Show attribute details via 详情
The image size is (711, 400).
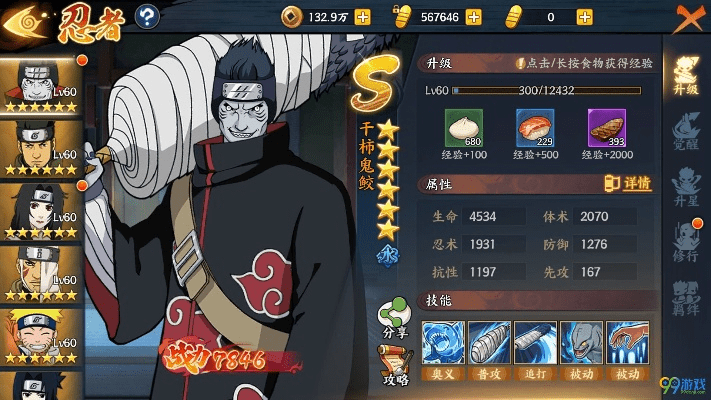tap(628, 184)
